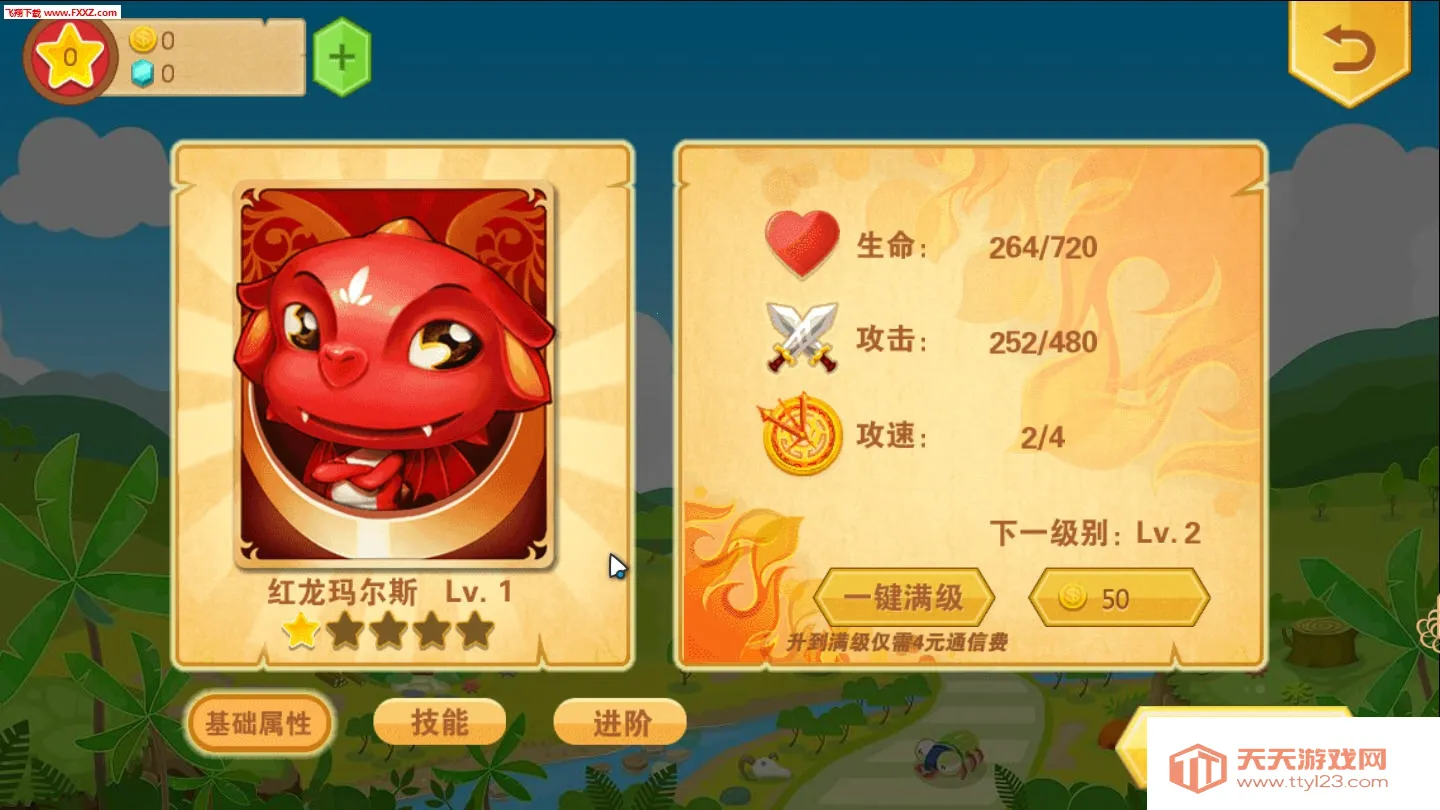This screenshot has width=1440, height=810.
Task: Toggle the lit first star below the dragon name
Action: (x=299, y=632)
